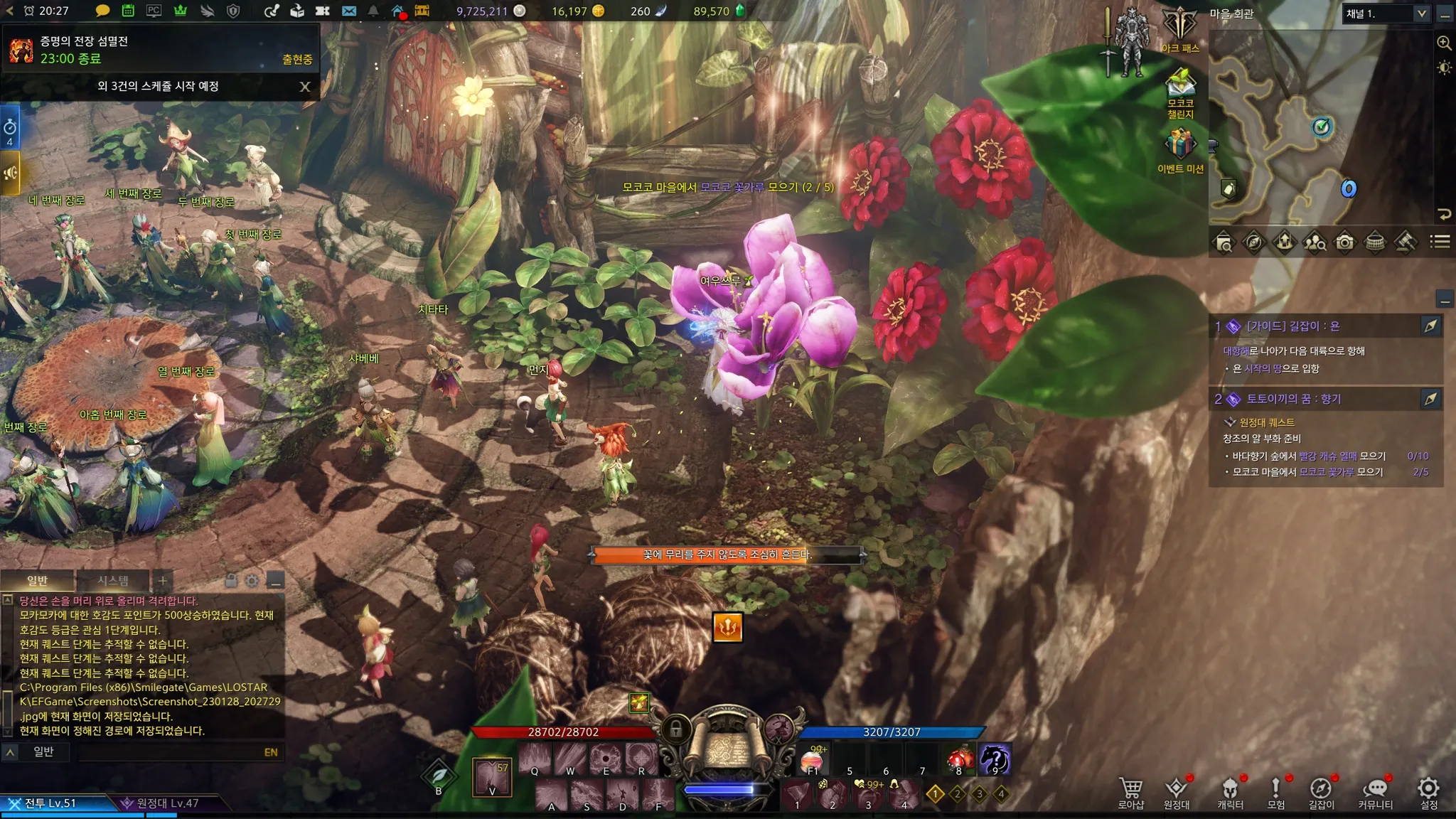The width and height of the screenshot is (1456, 819).
Task: Zoom the minimap with the magnifier button
Action: point(1444,43)
